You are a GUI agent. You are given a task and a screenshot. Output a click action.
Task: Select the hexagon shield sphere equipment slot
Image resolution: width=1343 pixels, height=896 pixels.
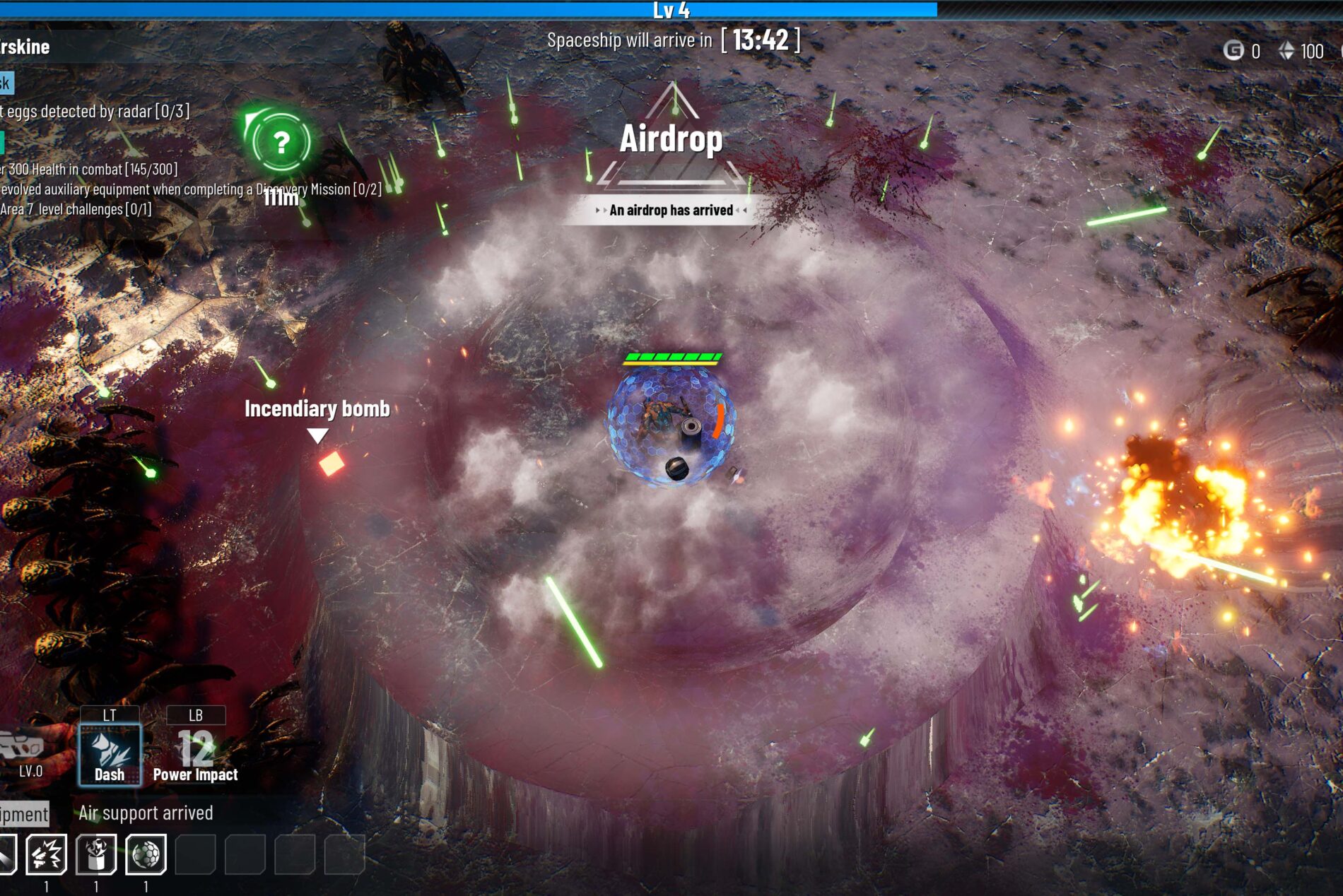(x=146, y=854)
